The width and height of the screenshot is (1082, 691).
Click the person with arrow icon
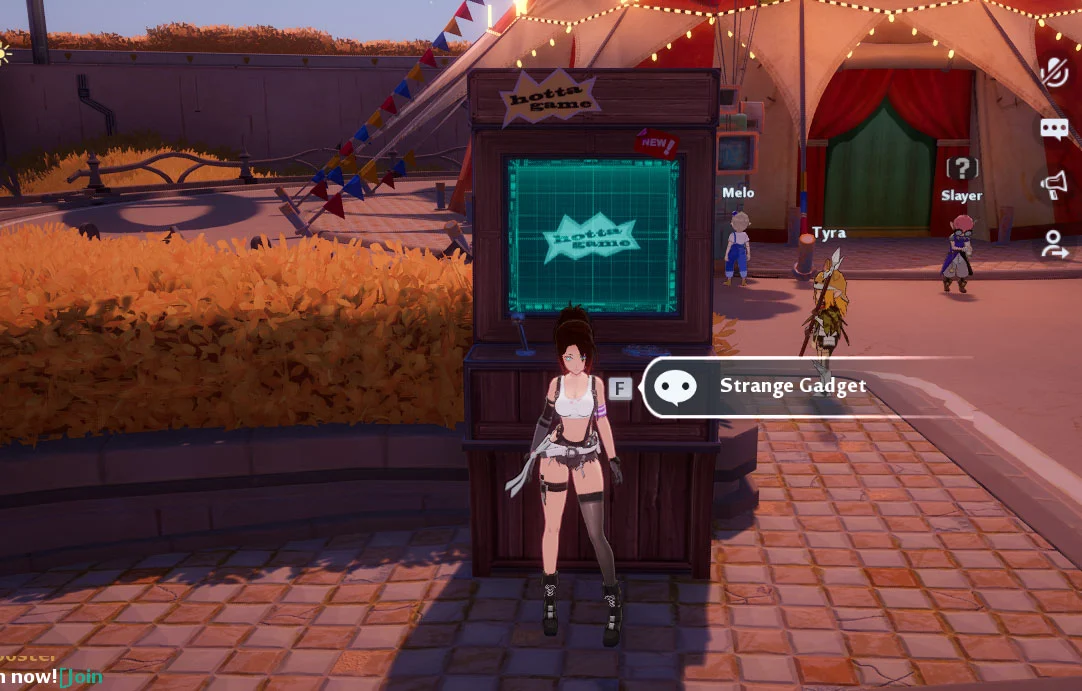(x=1054, y=243)
